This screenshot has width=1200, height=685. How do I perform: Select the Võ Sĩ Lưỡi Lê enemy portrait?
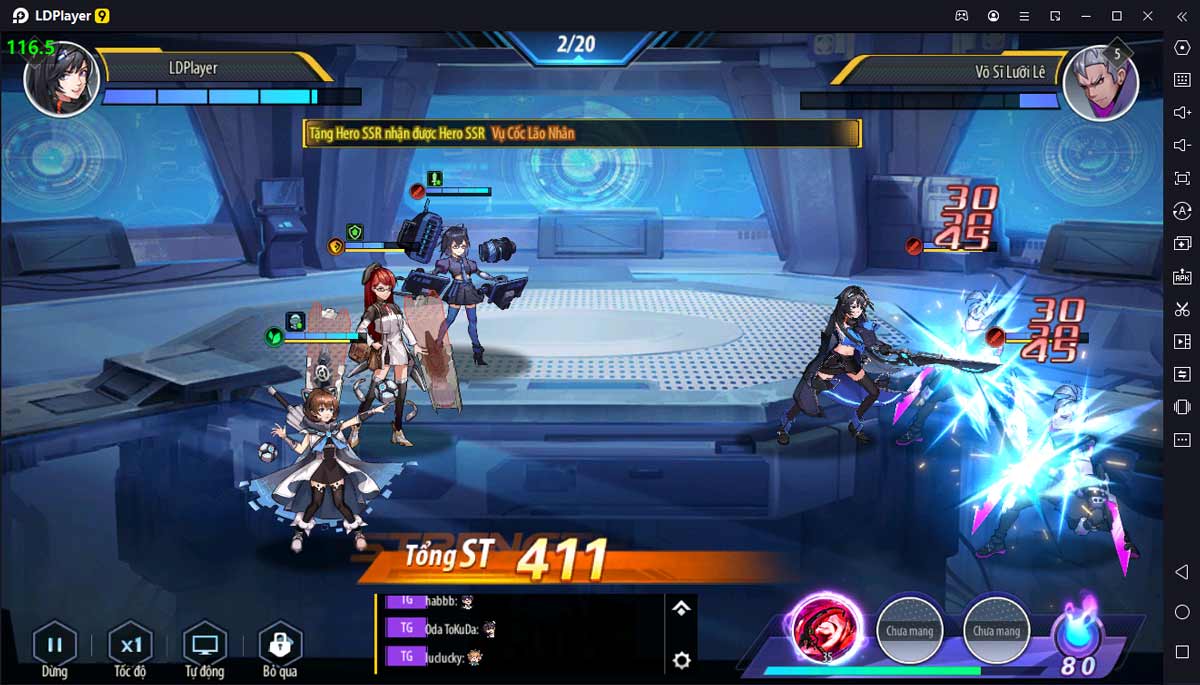(1098, 82)
